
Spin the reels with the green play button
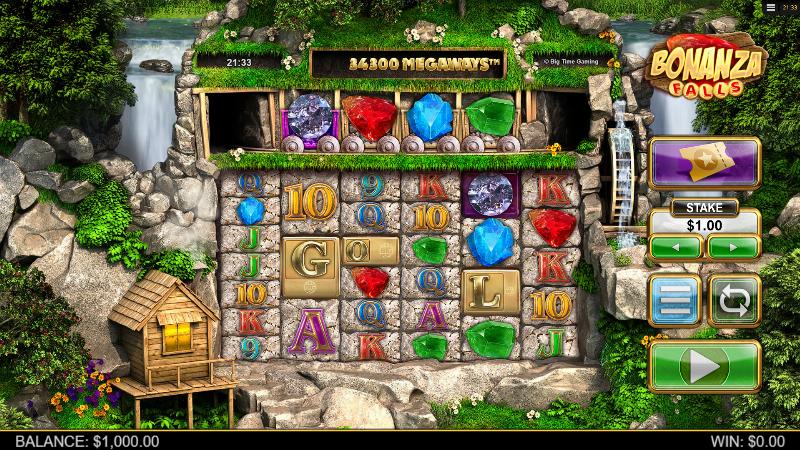(705, 367)
